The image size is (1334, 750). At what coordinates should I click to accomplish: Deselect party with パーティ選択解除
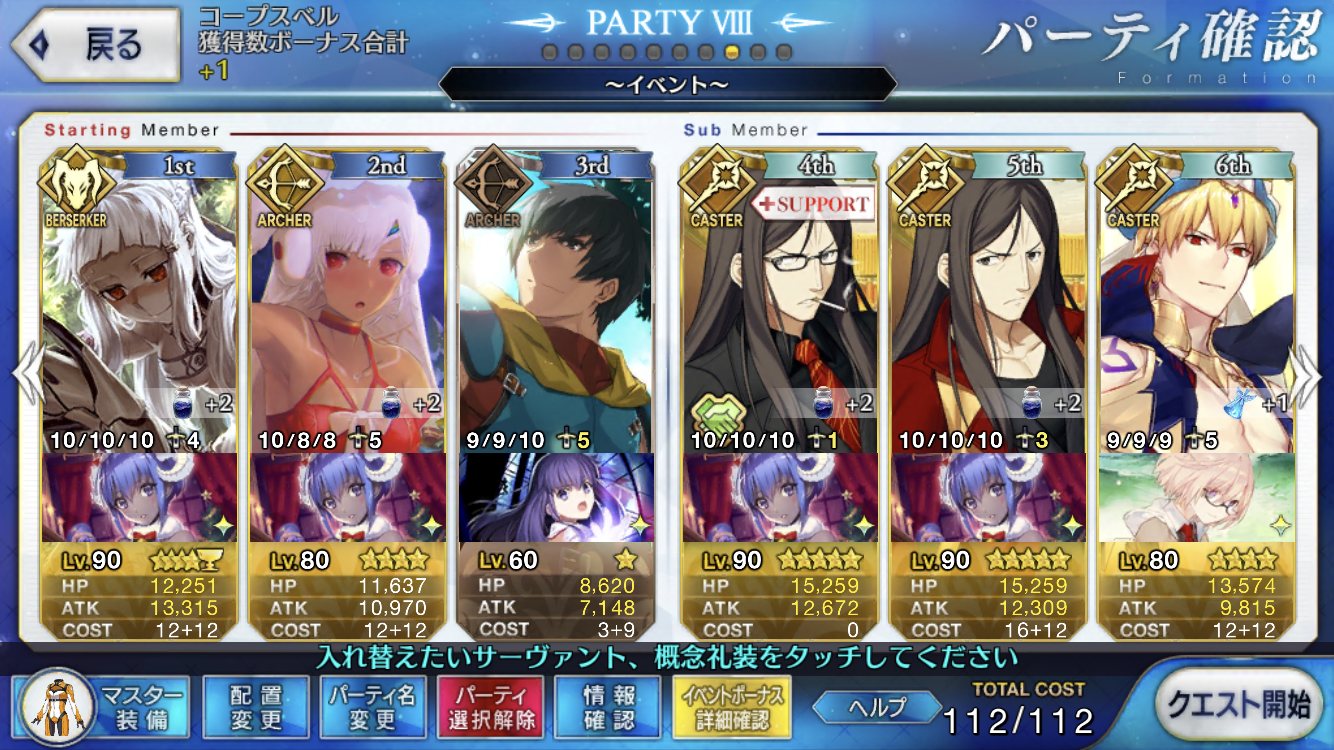pos(490,707)
